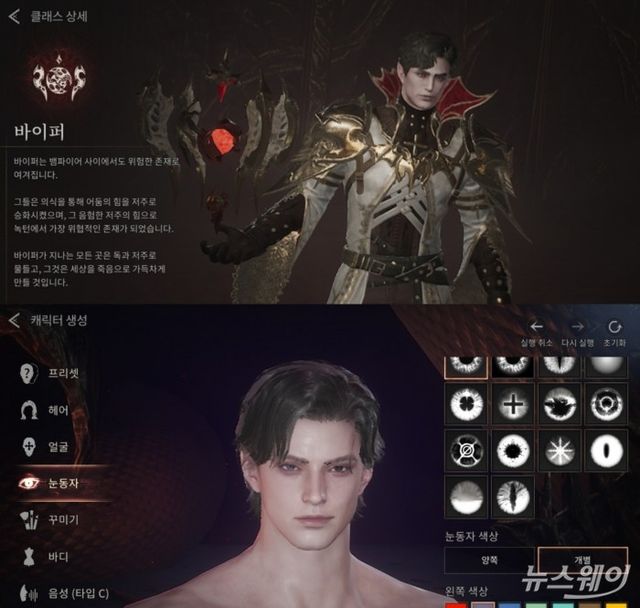
Task: Choose the plus-sign pupil style
Action: pos(515,405)
